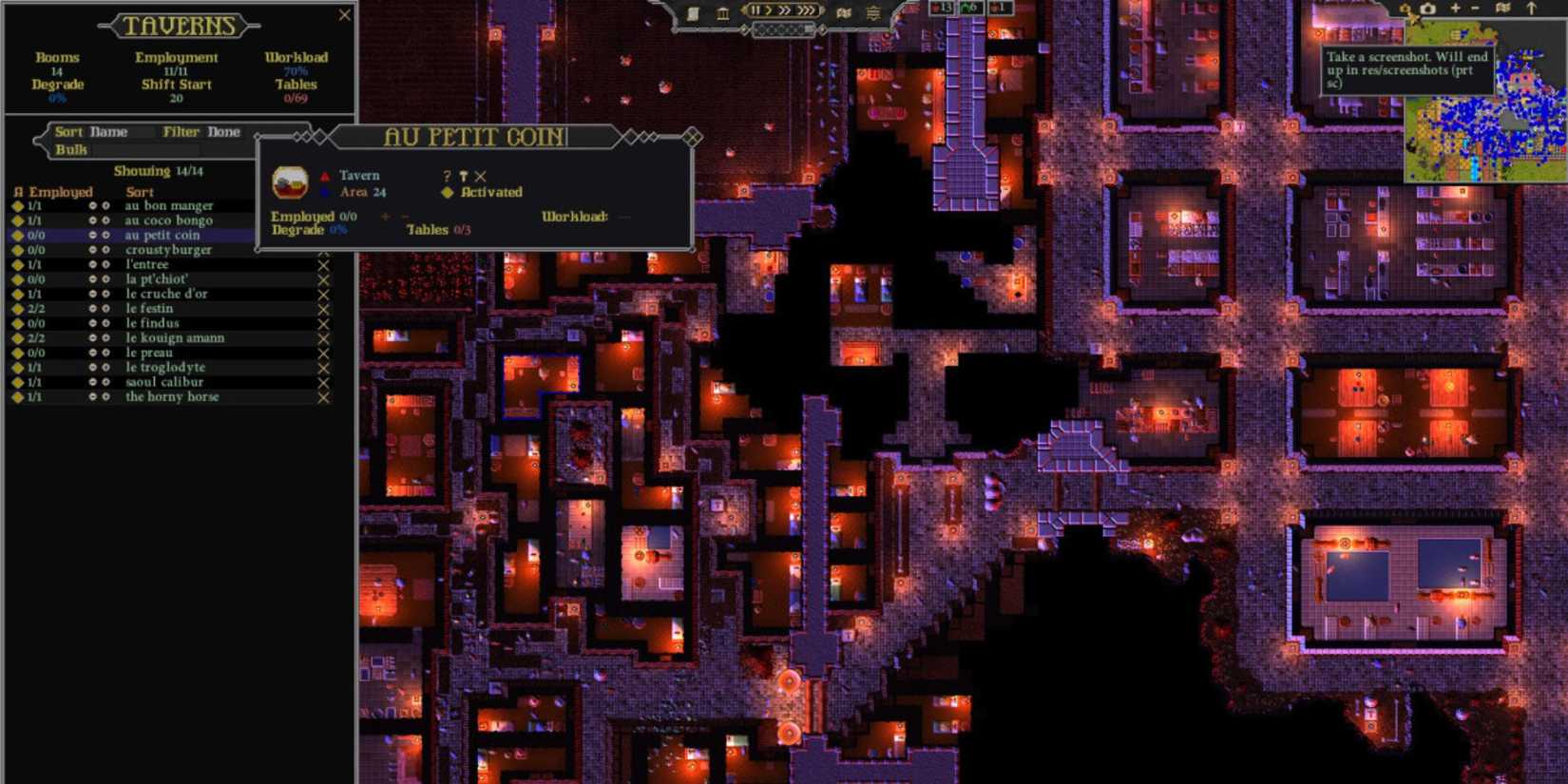The width and height of the screenshot is (1568, 784).
Task: Click the layers icon right of the map icon
Action: [x=872, y=14]
